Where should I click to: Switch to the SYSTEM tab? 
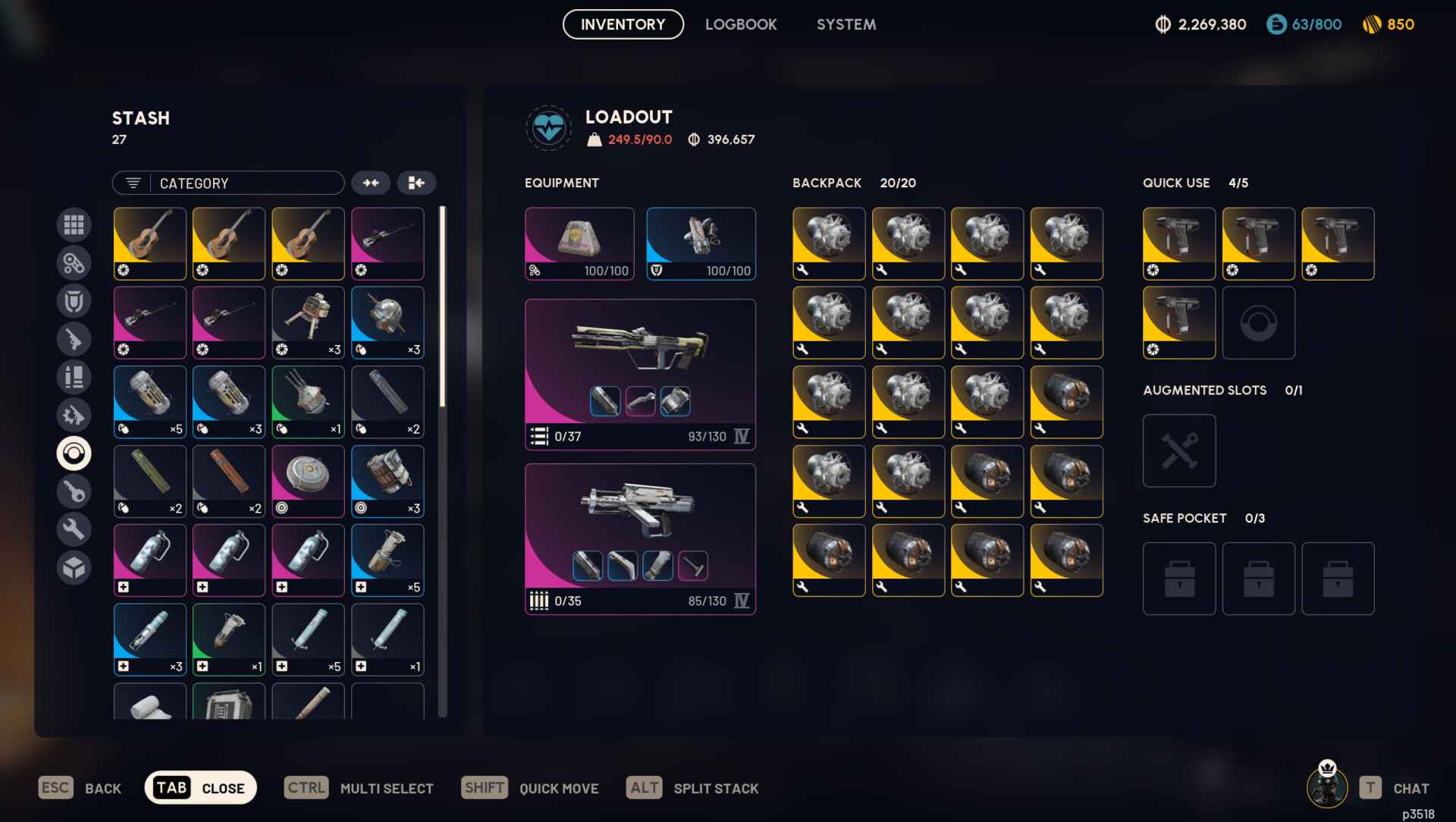click(846, 24)
